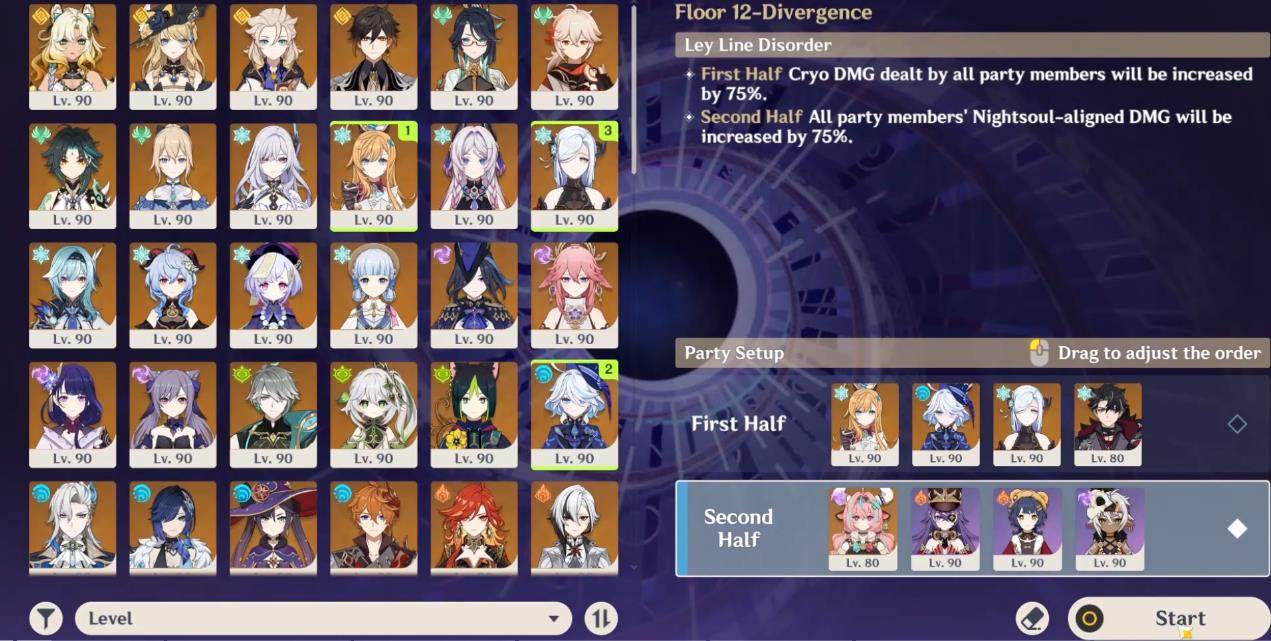1271x641 pixels.
Task: Click Chevreuse in the Second Half party
Action: pos(945,527)
